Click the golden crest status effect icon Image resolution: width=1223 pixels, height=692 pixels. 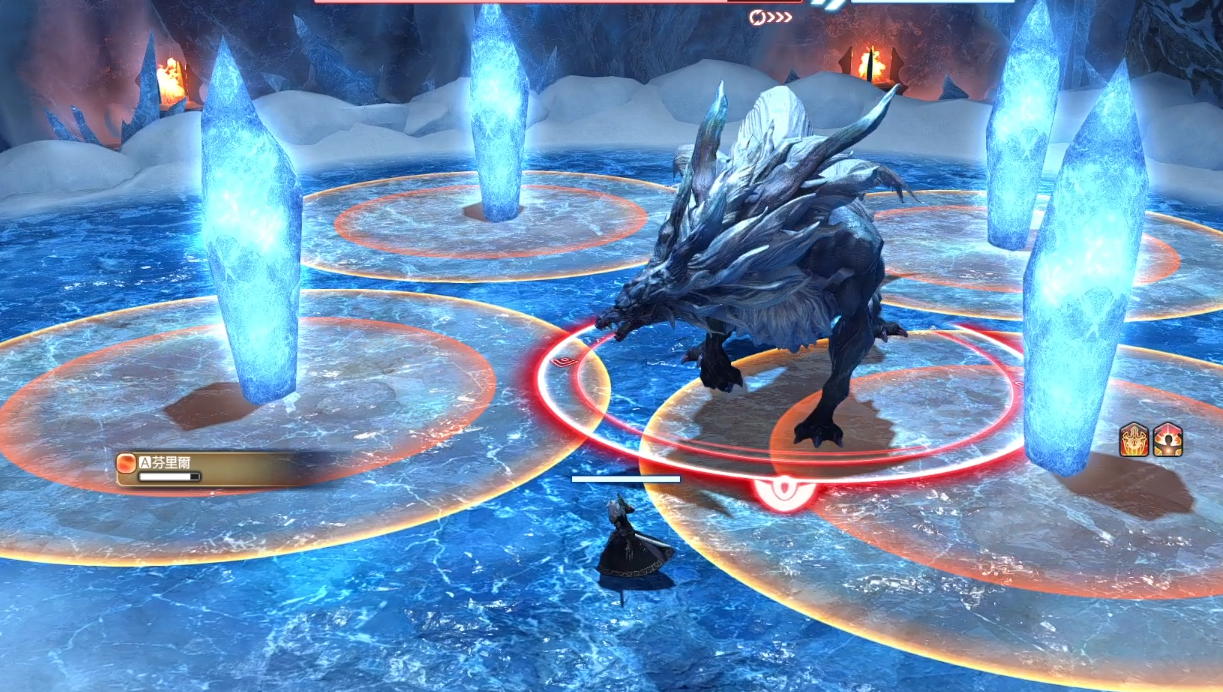1135,440
